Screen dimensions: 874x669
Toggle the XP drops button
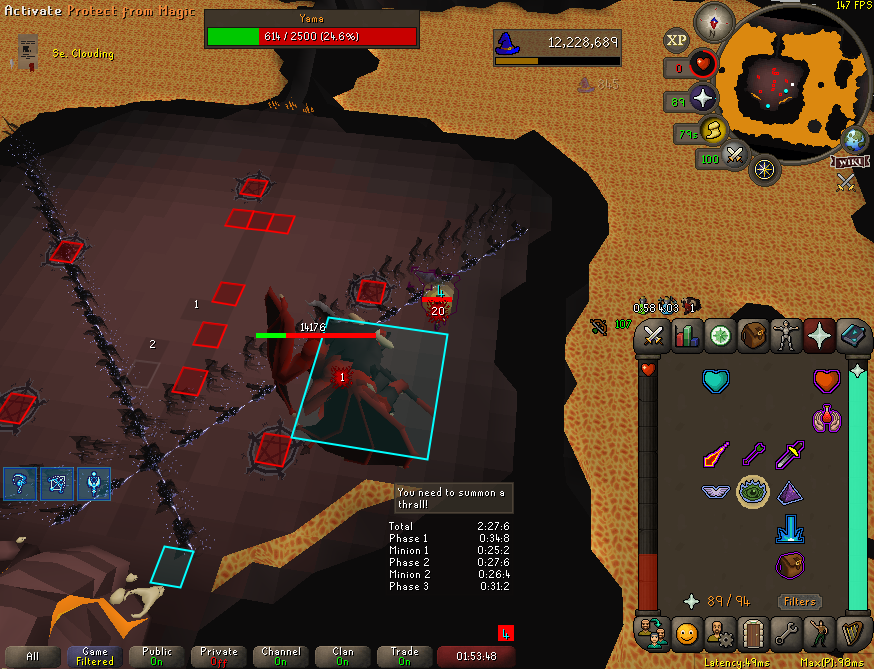click(676, 40)
